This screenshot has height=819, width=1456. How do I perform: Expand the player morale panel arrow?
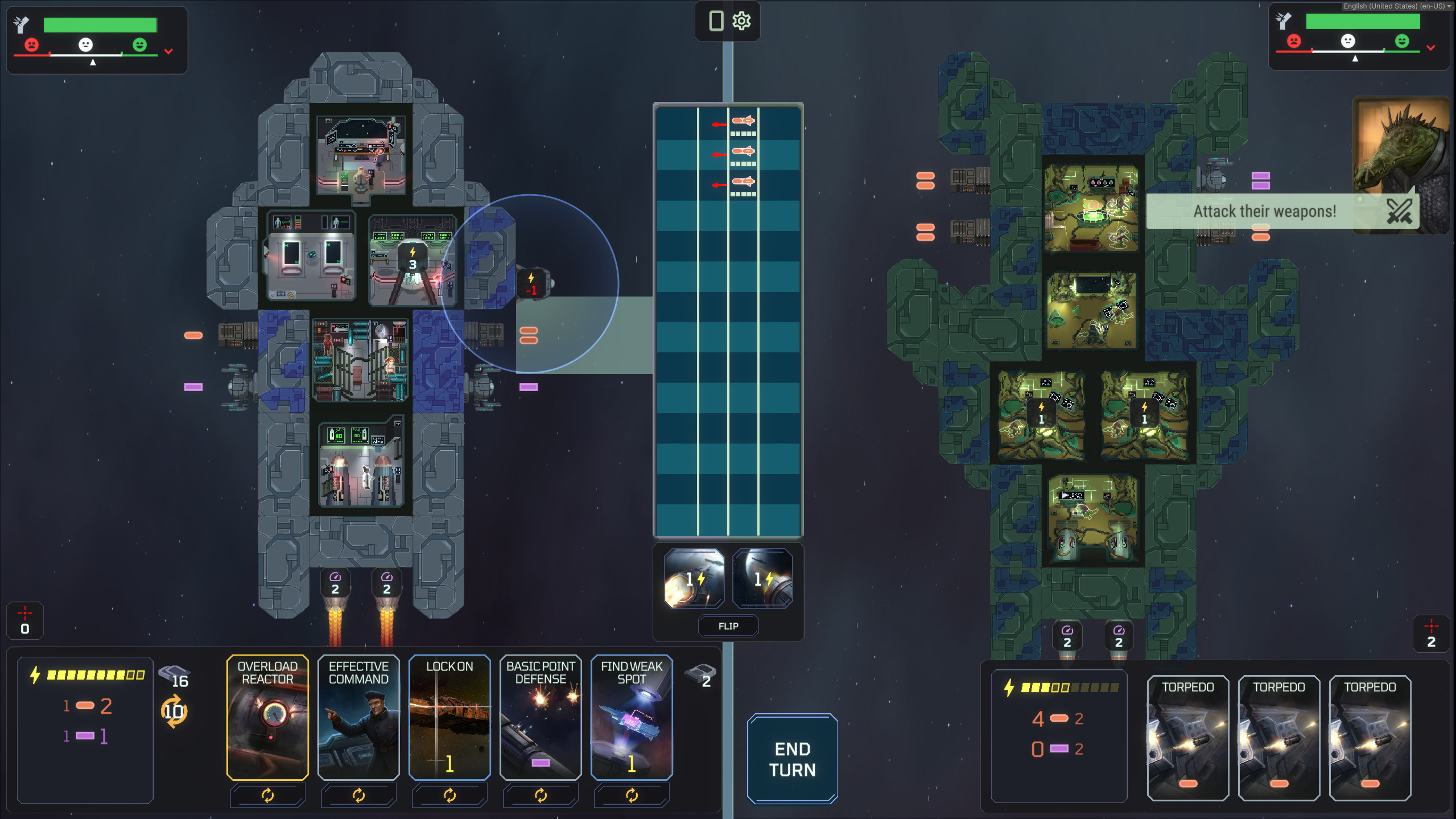[168, 51]
